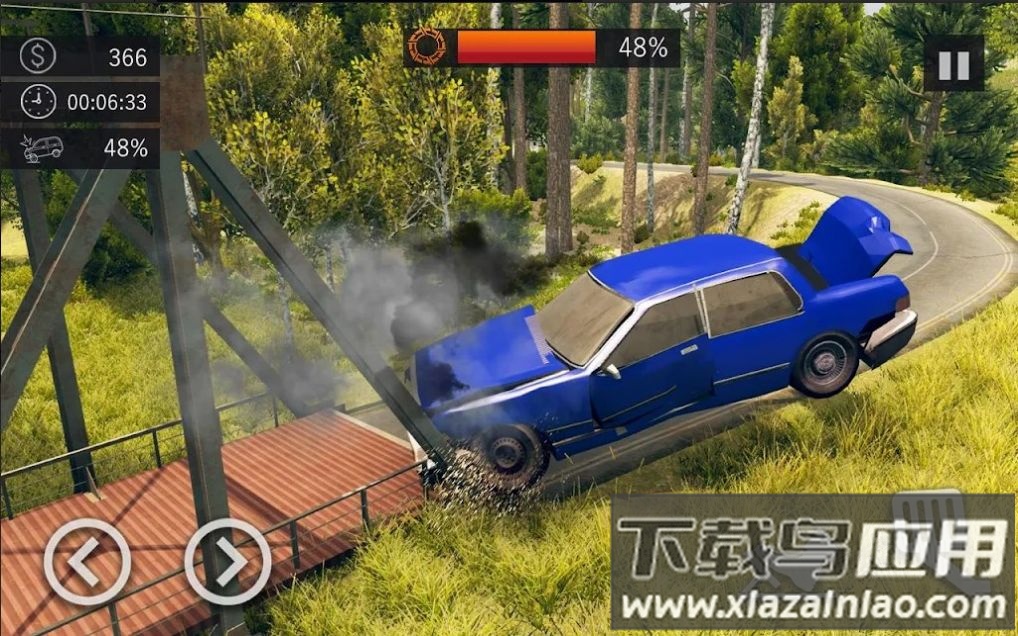Image resolution: width=1018 pixels, height=636 pixels.
Task: Steer left with the left arrow button
Action: [87, 561]
